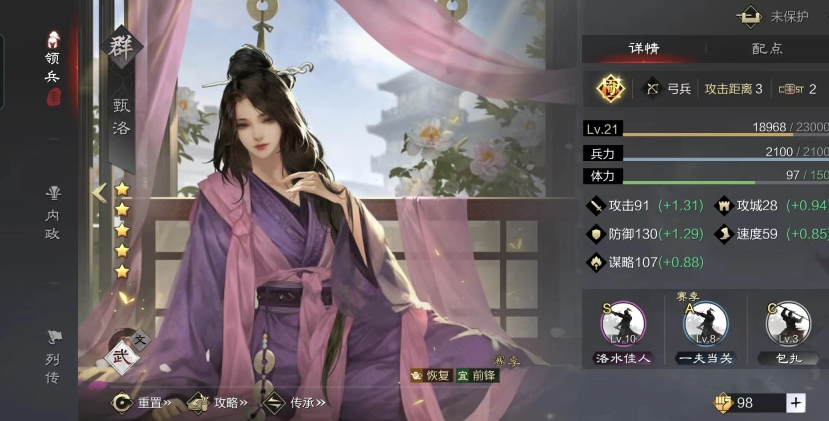This screenshot has height=421, width=829.
Task: Open the 领兵 troop command menu
Action: [x=52, y=60]
